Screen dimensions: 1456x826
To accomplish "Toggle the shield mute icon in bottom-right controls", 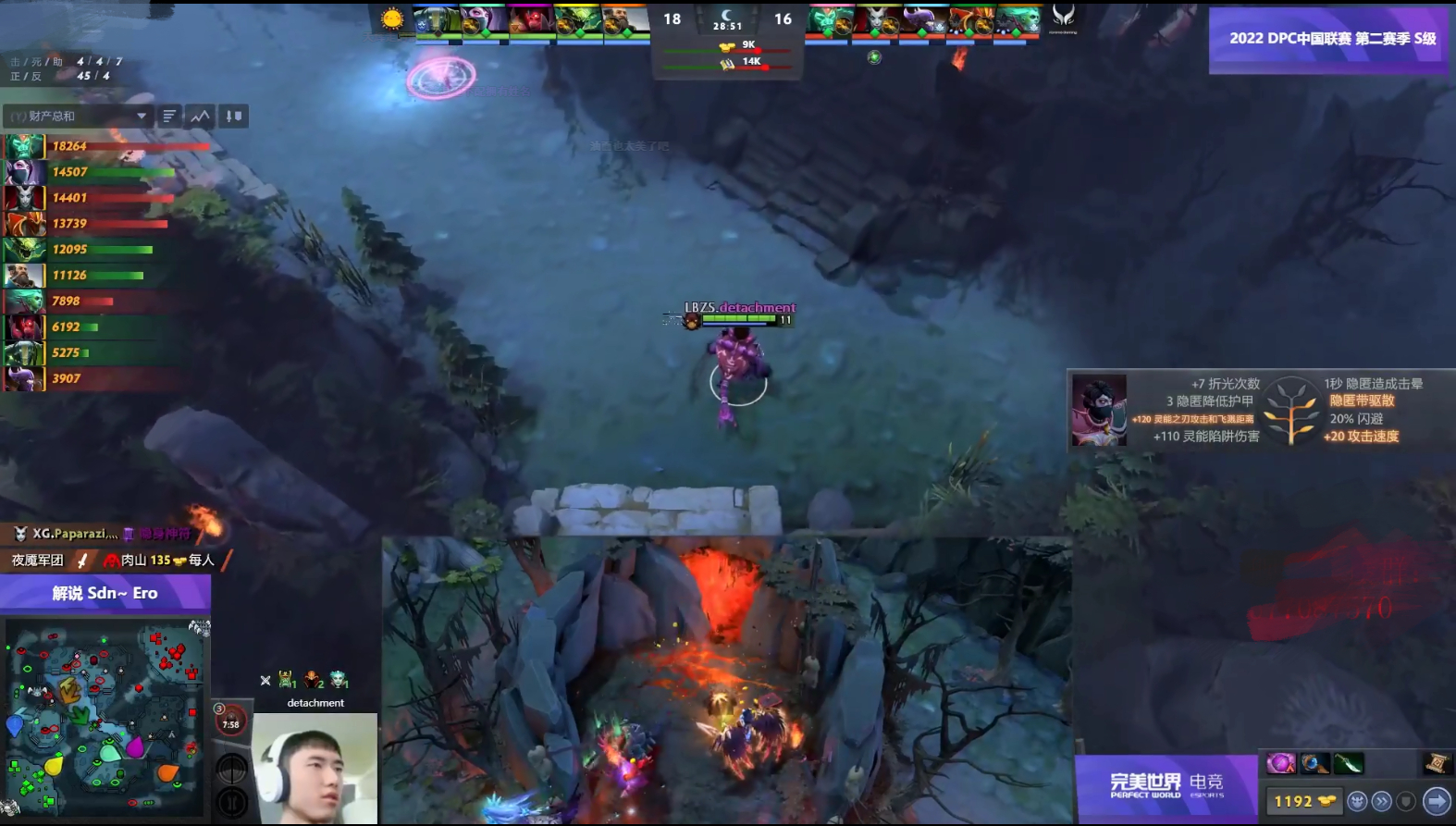I will tap(1406, 801).
